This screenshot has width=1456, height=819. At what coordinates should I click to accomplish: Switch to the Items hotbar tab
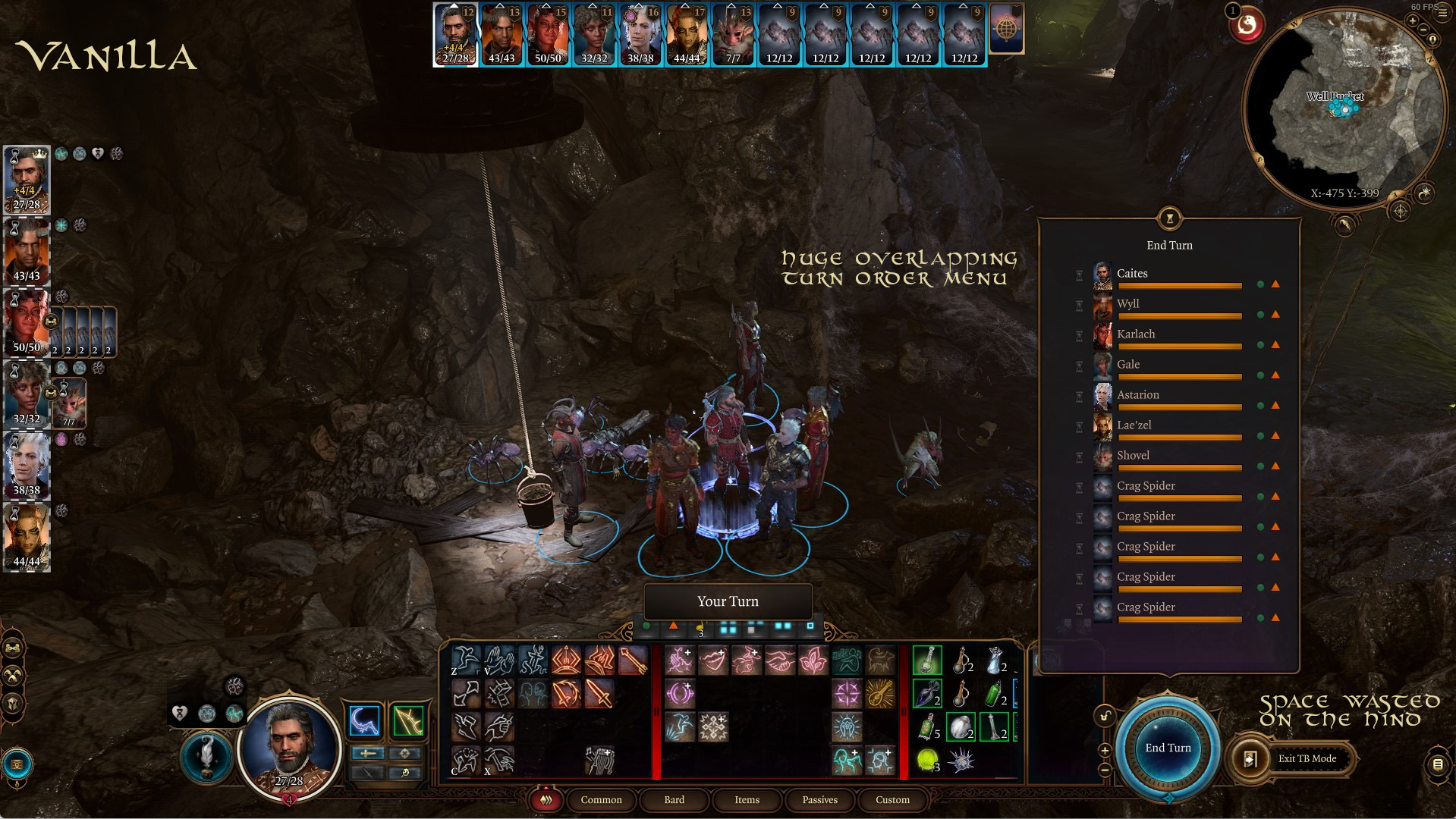pos(747,800)
